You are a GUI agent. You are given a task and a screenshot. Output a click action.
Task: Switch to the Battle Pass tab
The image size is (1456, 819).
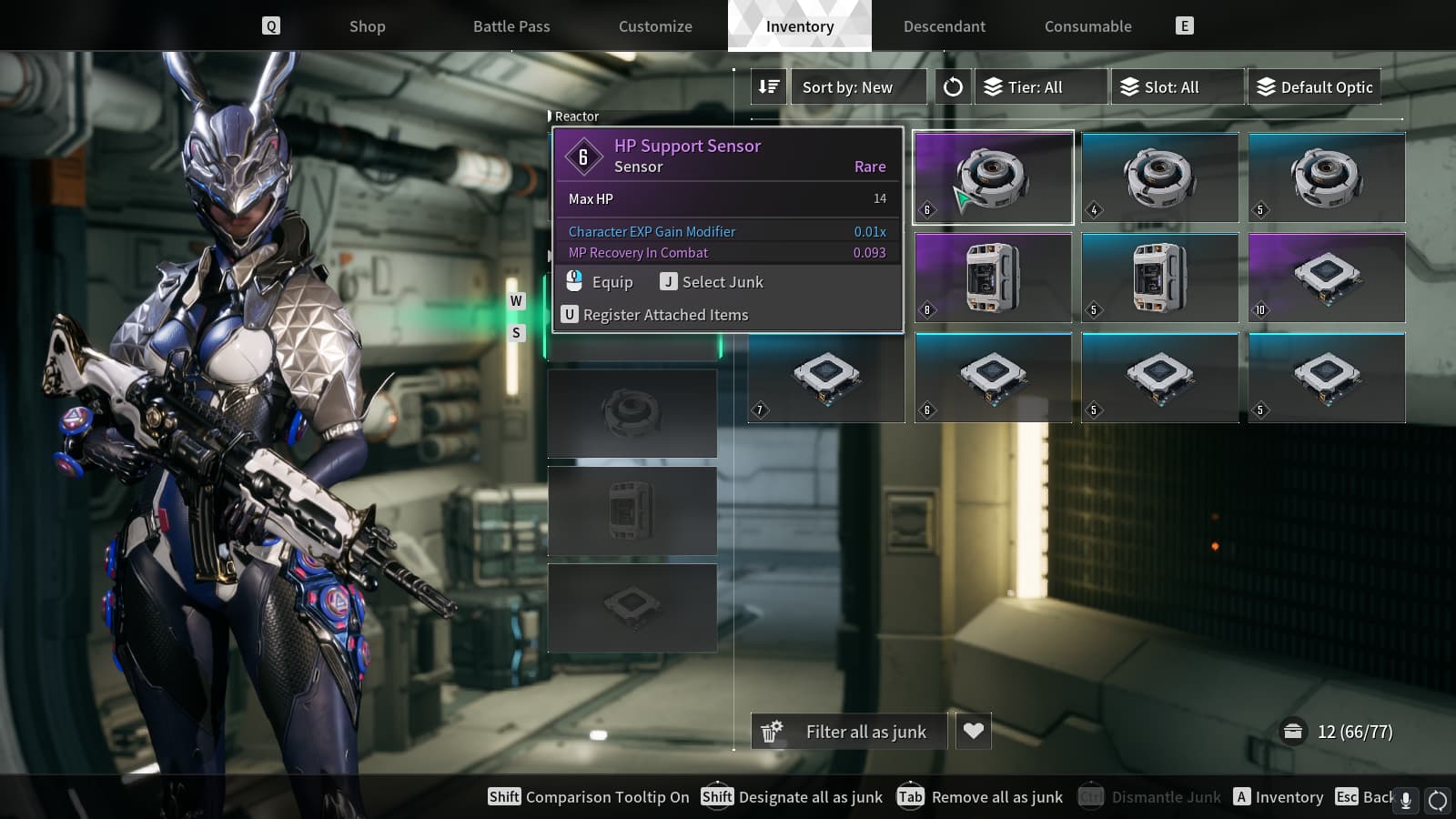coord(511,26)
